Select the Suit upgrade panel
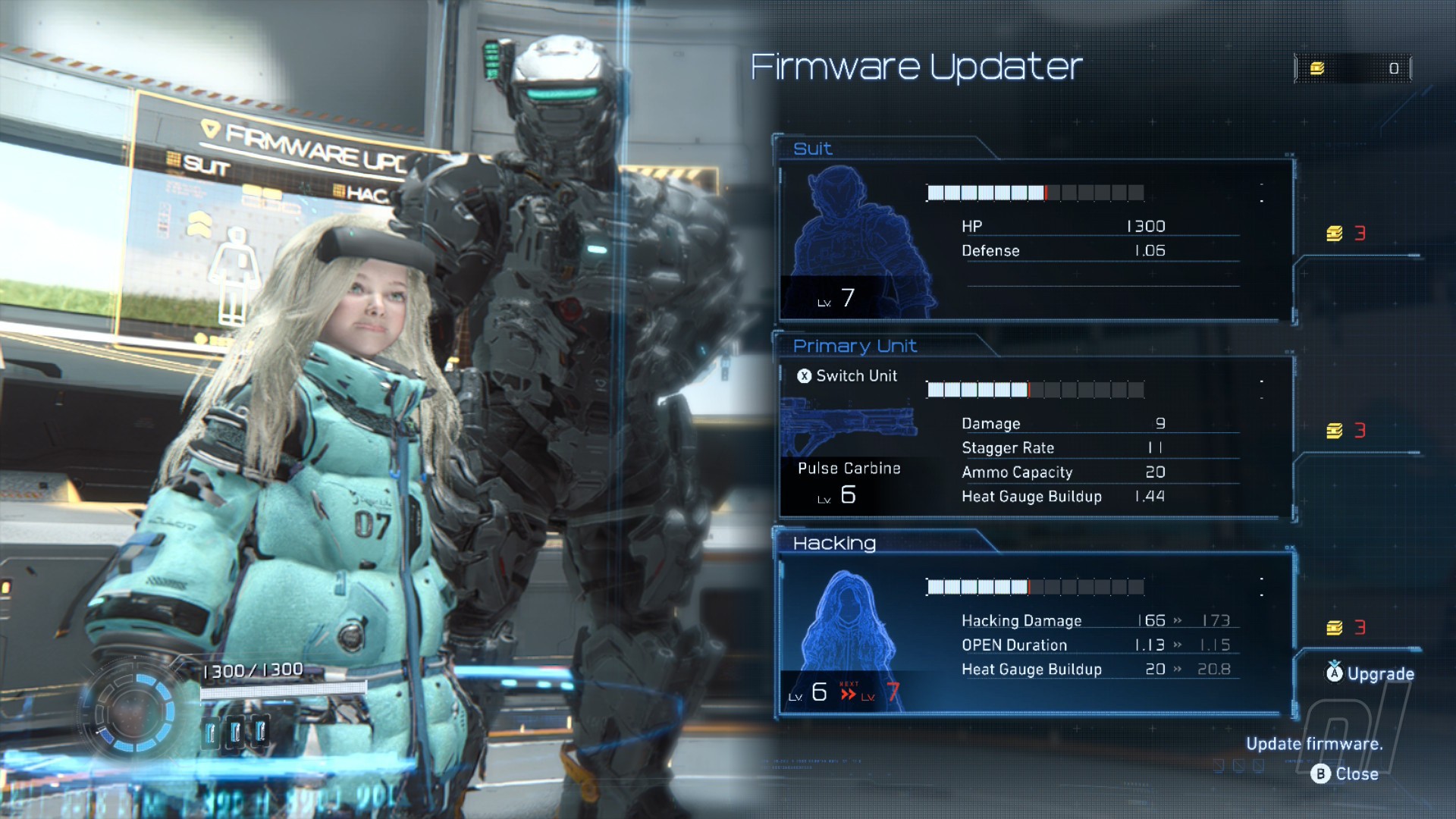The image size is (1456, 819). [1035, 239]
